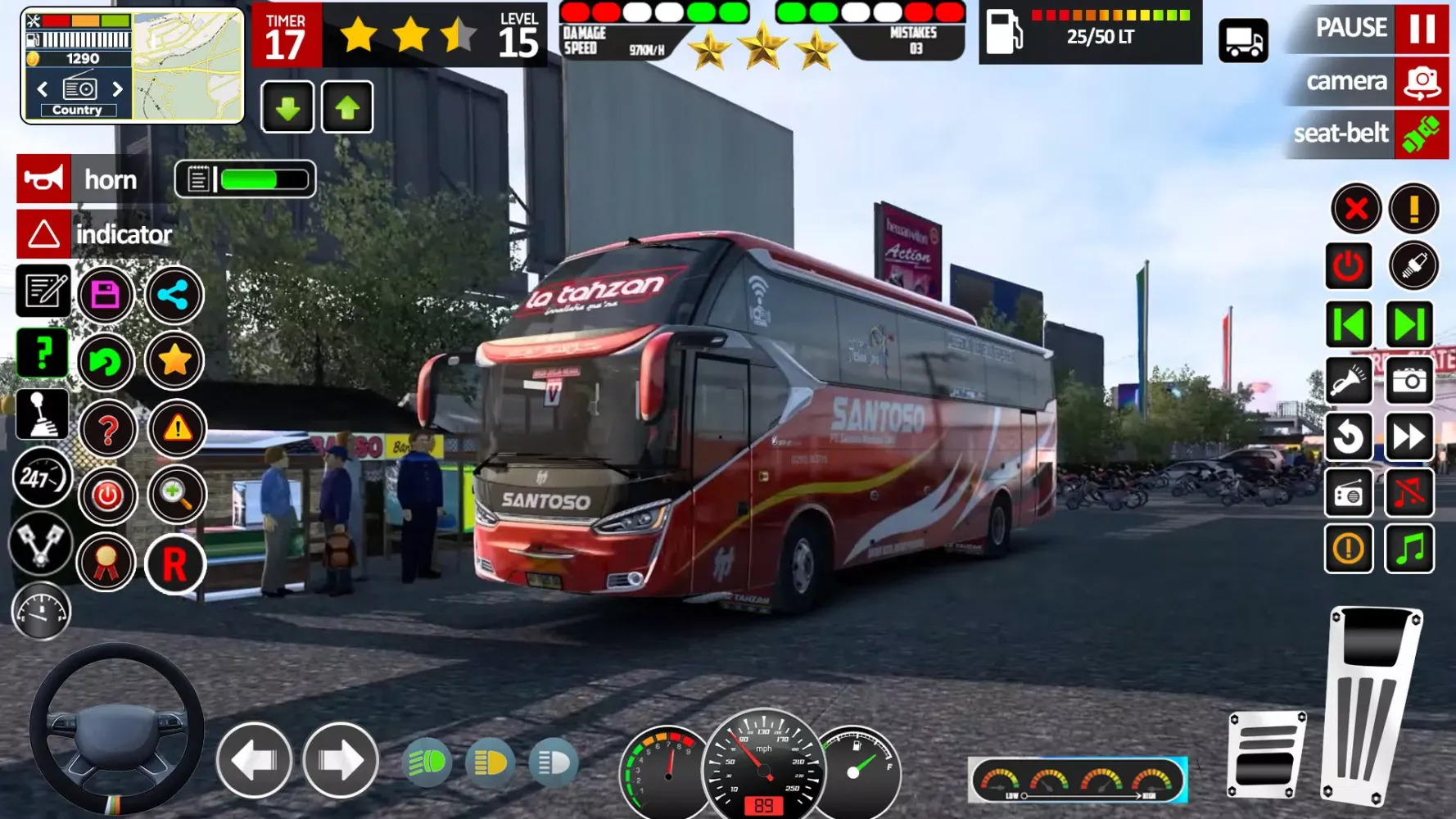
Task: Activate the hazard indicator button
Action: tap(43, 234)
